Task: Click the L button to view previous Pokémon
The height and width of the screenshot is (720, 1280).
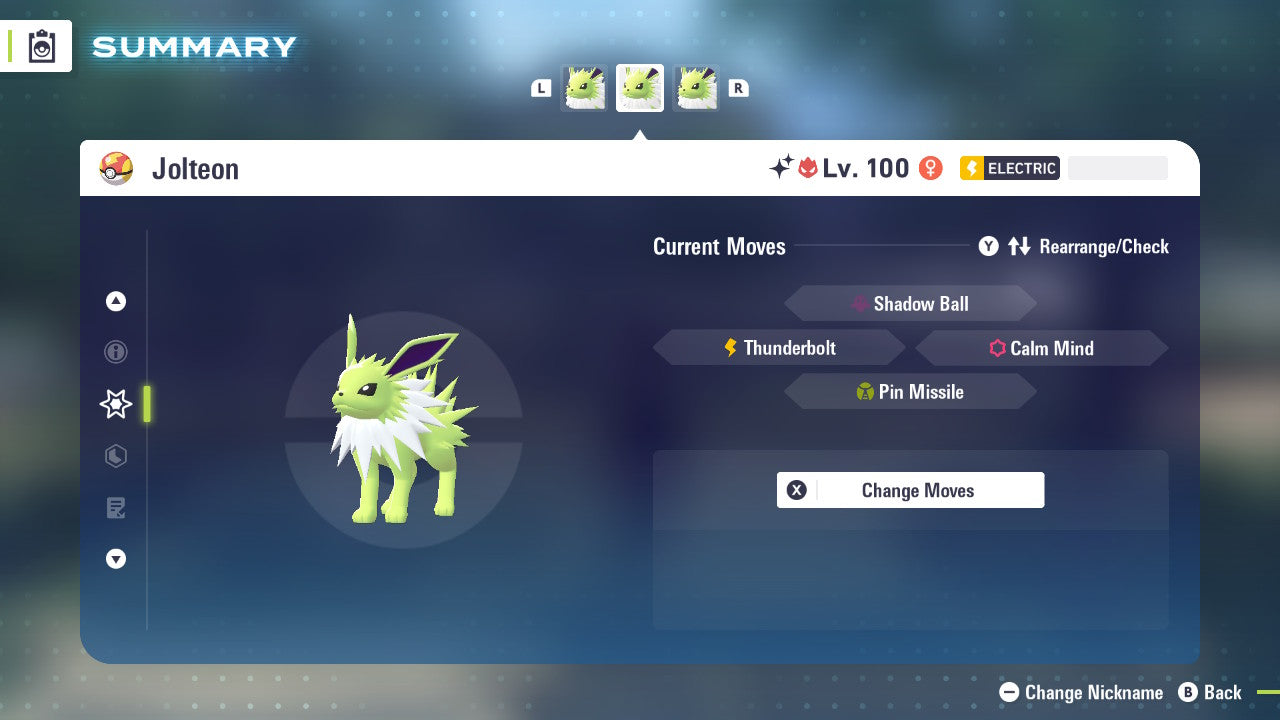Action: tap(541, 87)
